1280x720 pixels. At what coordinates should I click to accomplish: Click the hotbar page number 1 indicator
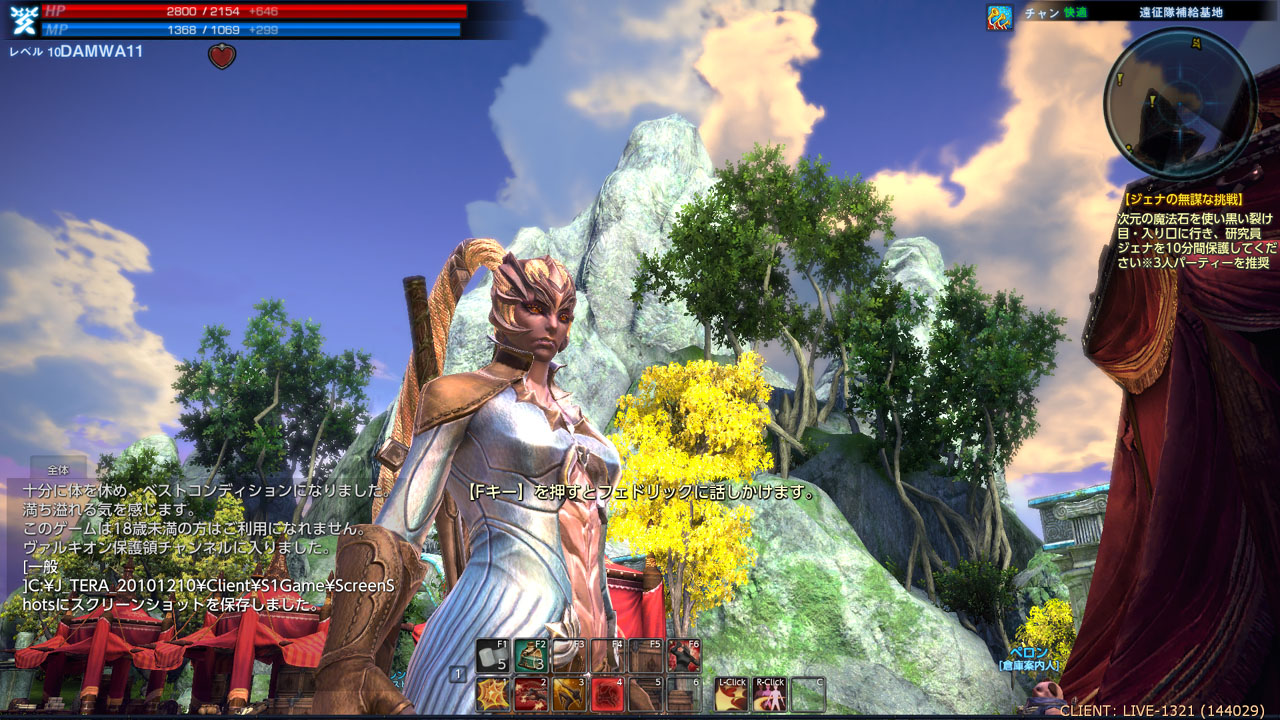point(458,674)
